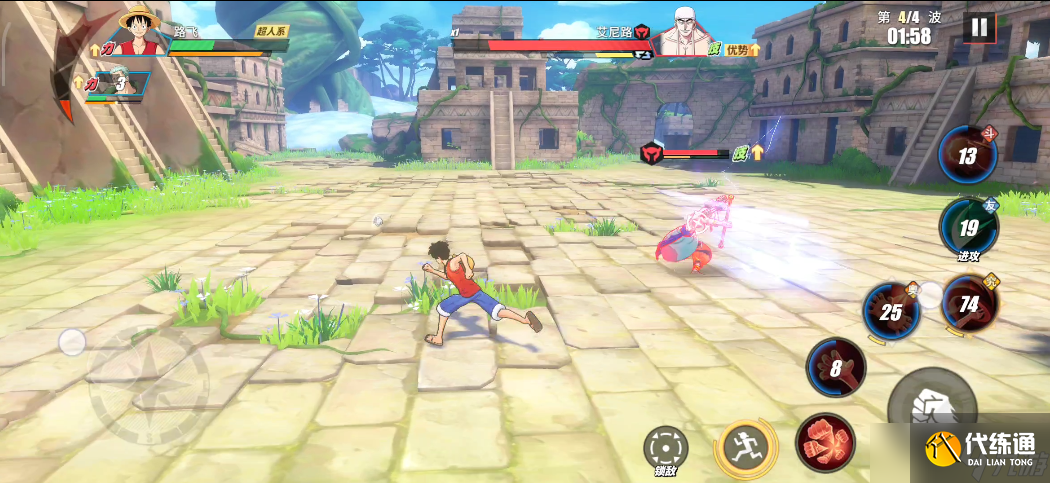The height and width of the screenshot is (483, 1050).
Task: Toggle the 锁敌 lock-on target button
Action: [665, 446]
